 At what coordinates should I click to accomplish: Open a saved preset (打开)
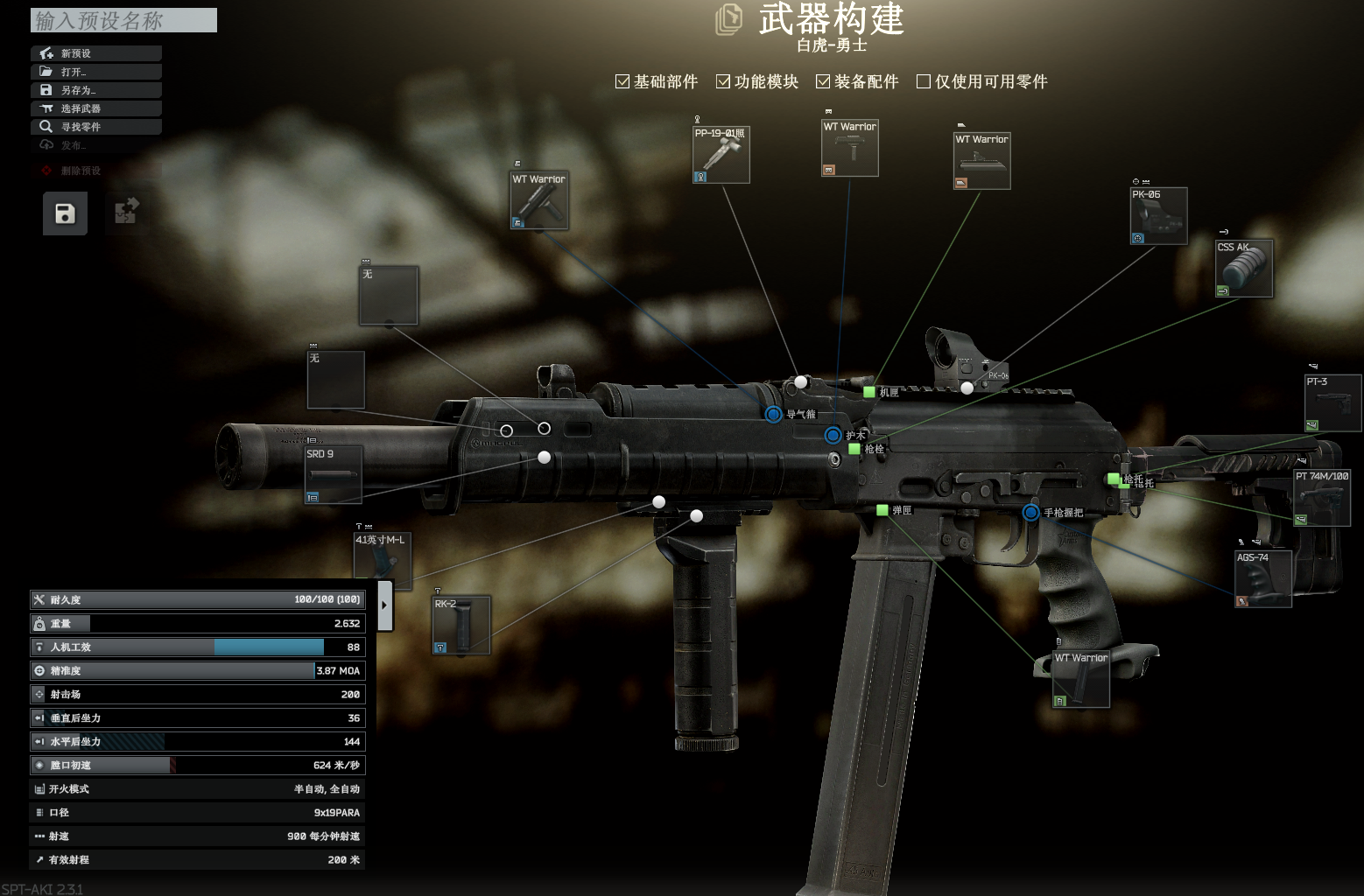point(96,72)
